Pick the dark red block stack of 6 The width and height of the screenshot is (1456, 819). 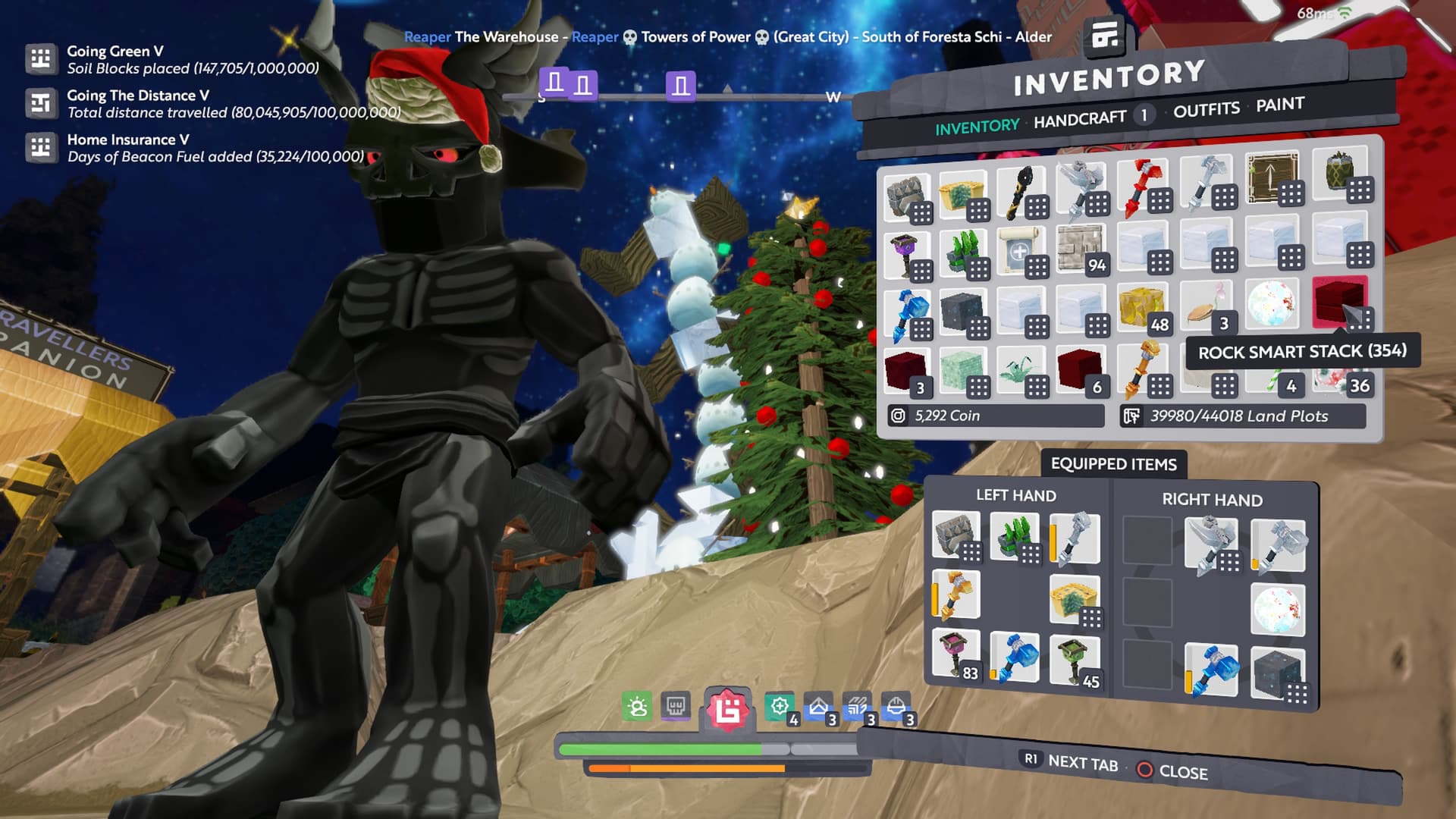(x=1080, y=370)
